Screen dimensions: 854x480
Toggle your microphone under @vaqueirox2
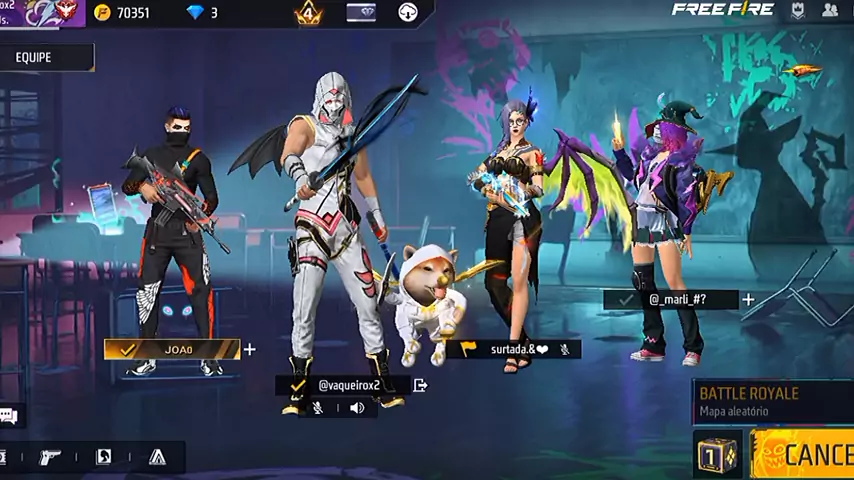(318, 408)
